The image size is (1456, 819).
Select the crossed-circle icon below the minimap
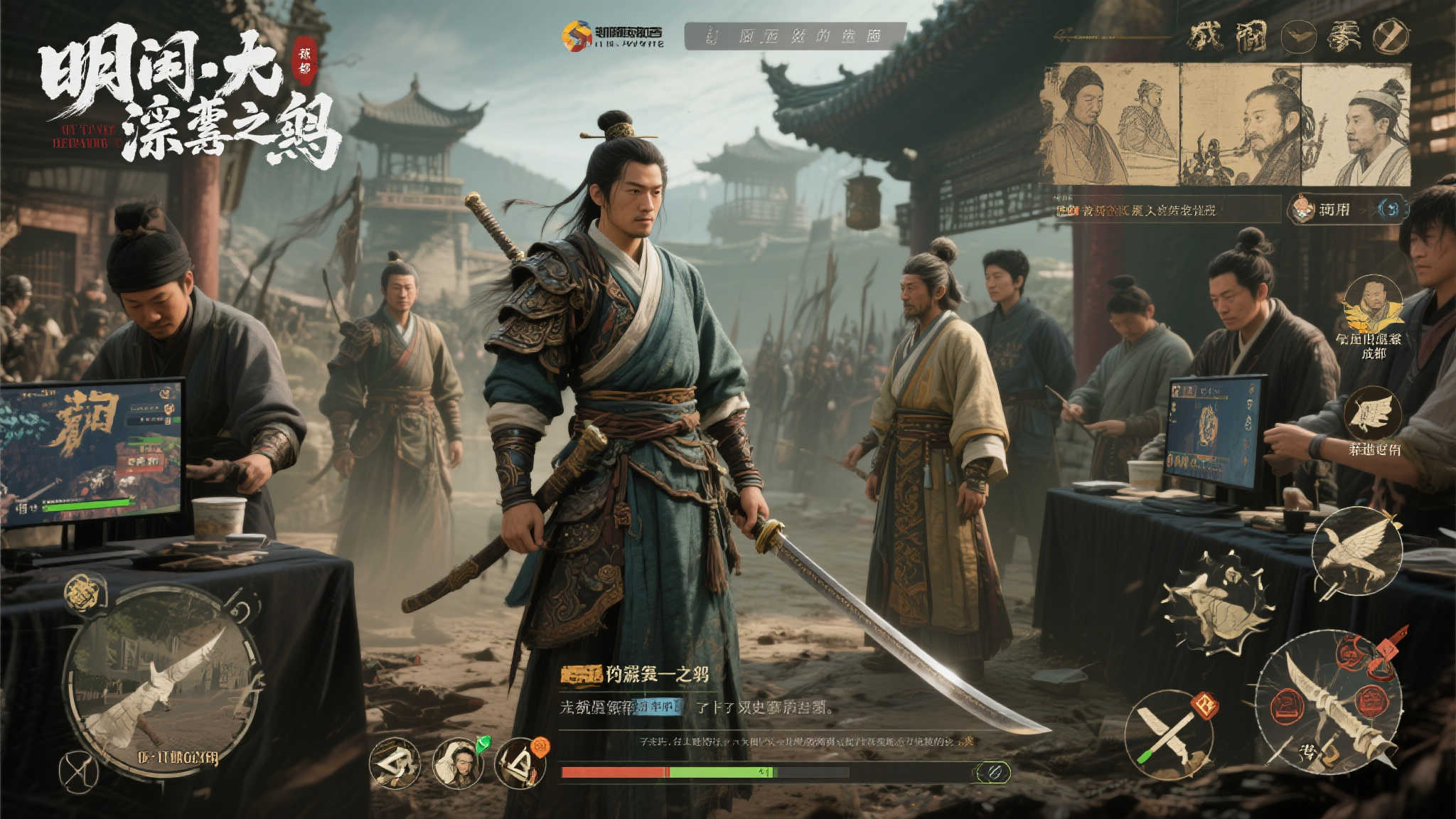tap(78, 771)
